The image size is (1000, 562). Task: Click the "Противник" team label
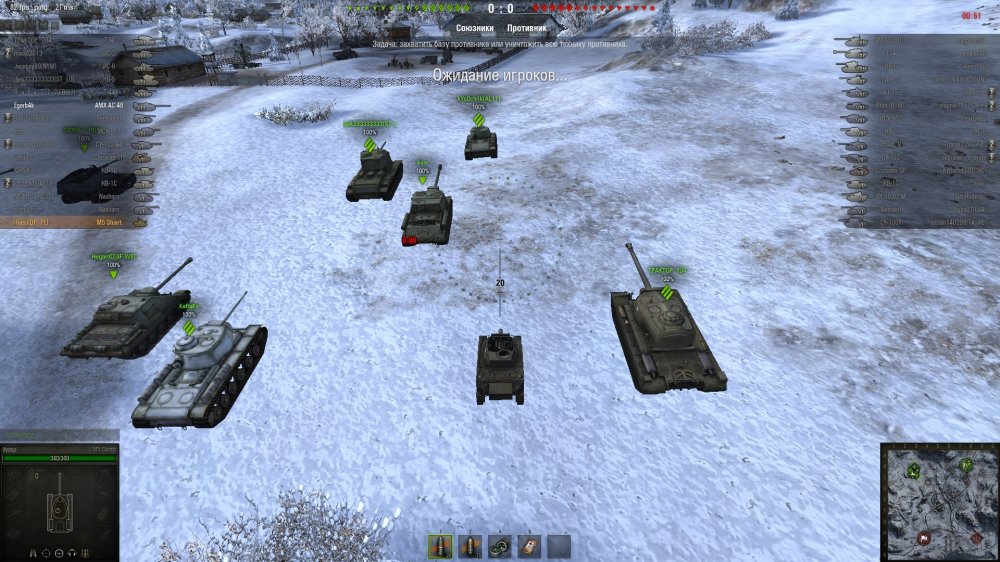[x=527, y=28]
